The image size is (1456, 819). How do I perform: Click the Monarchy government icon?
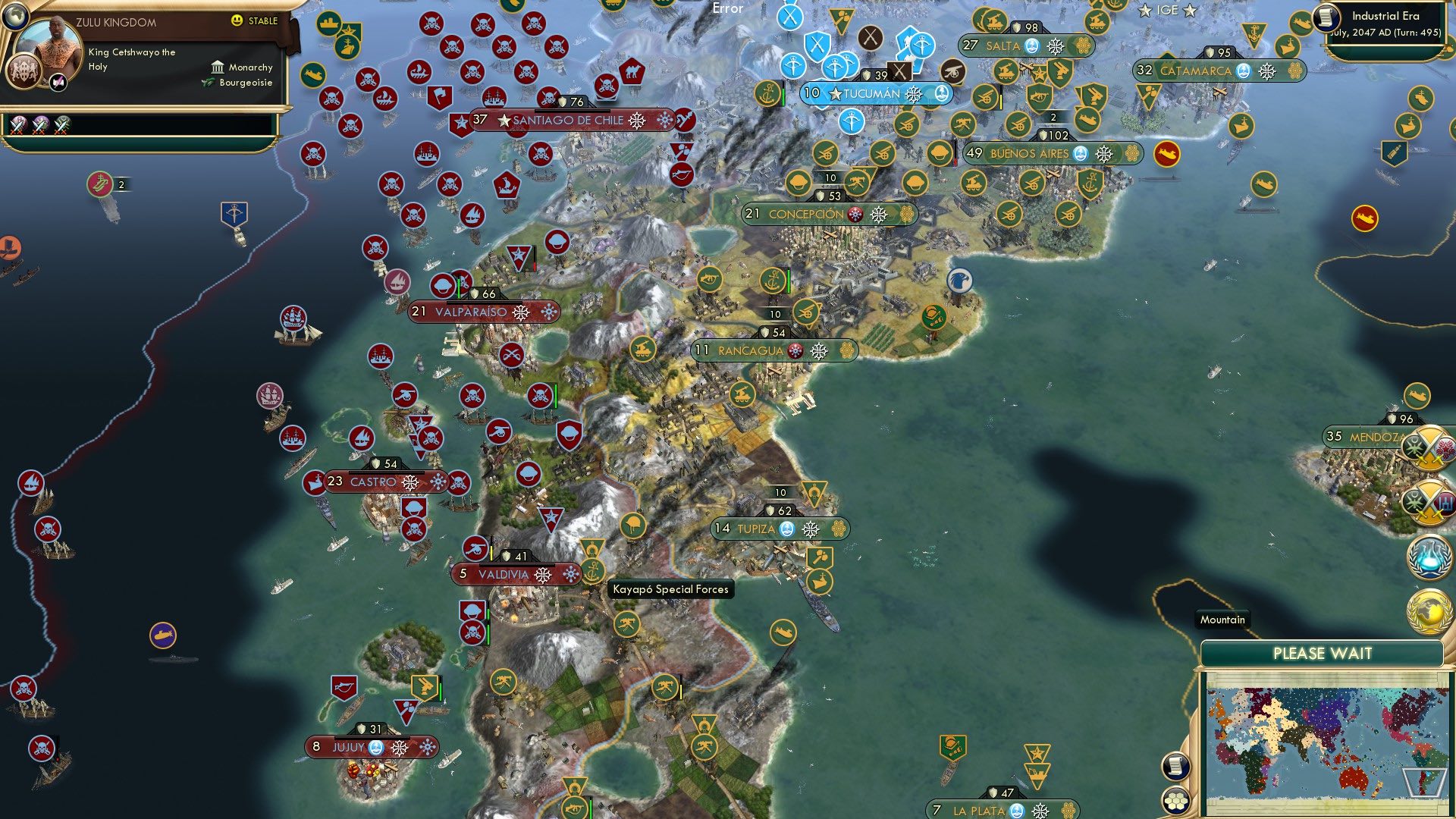click(x=218, y=67)
